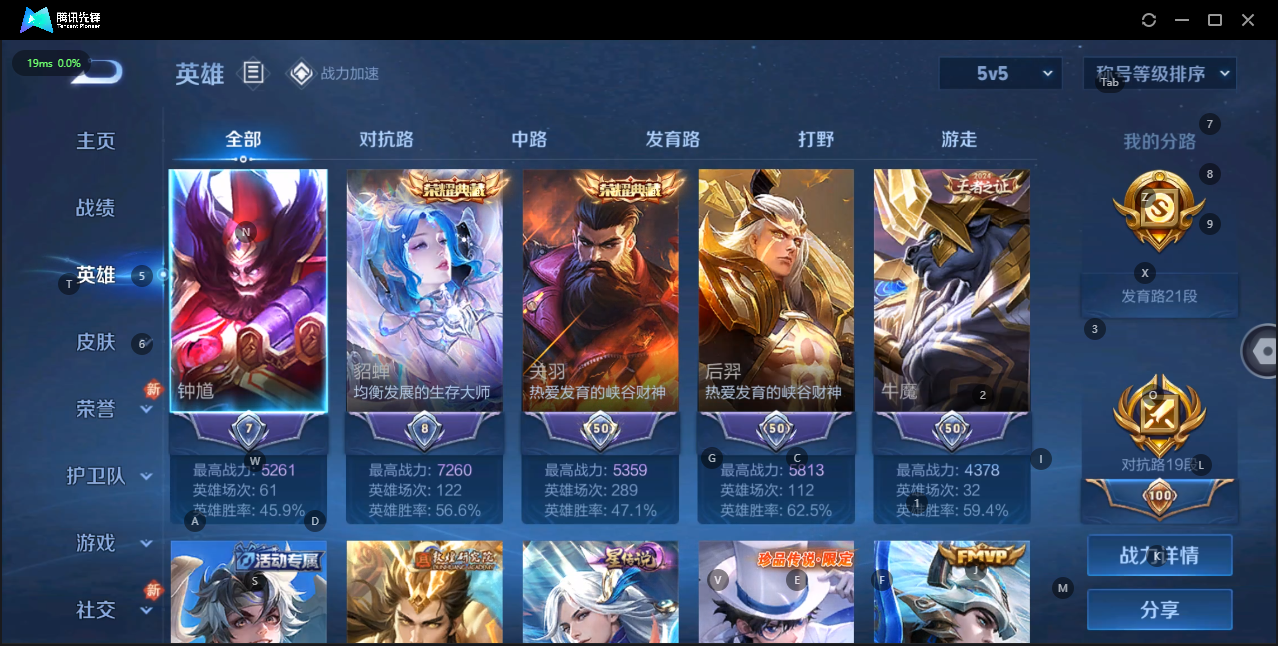Viewport: 1278px width, 646px height.
Task: Close the emulator window
Action: click(x=1248, y=20)
